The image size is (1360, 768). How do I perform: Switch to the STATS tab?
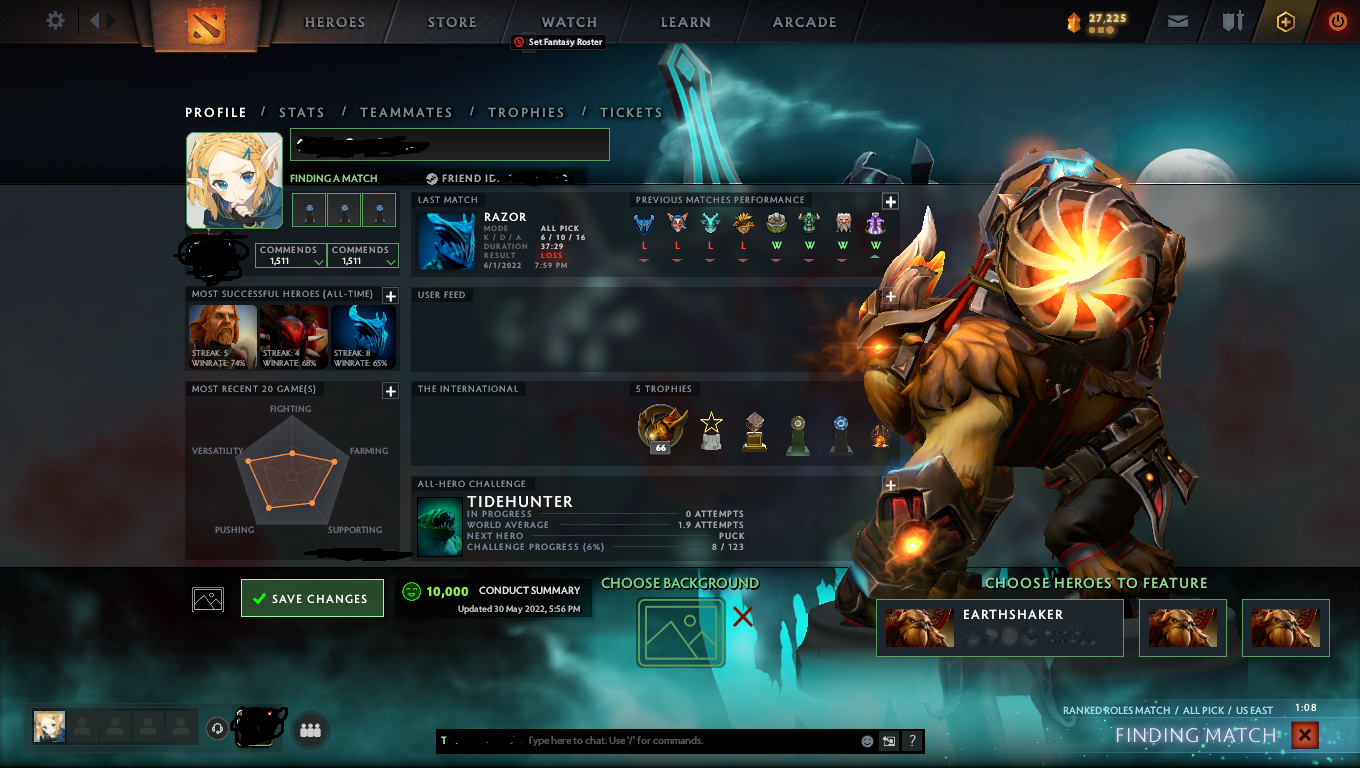(x=302, y=112)
